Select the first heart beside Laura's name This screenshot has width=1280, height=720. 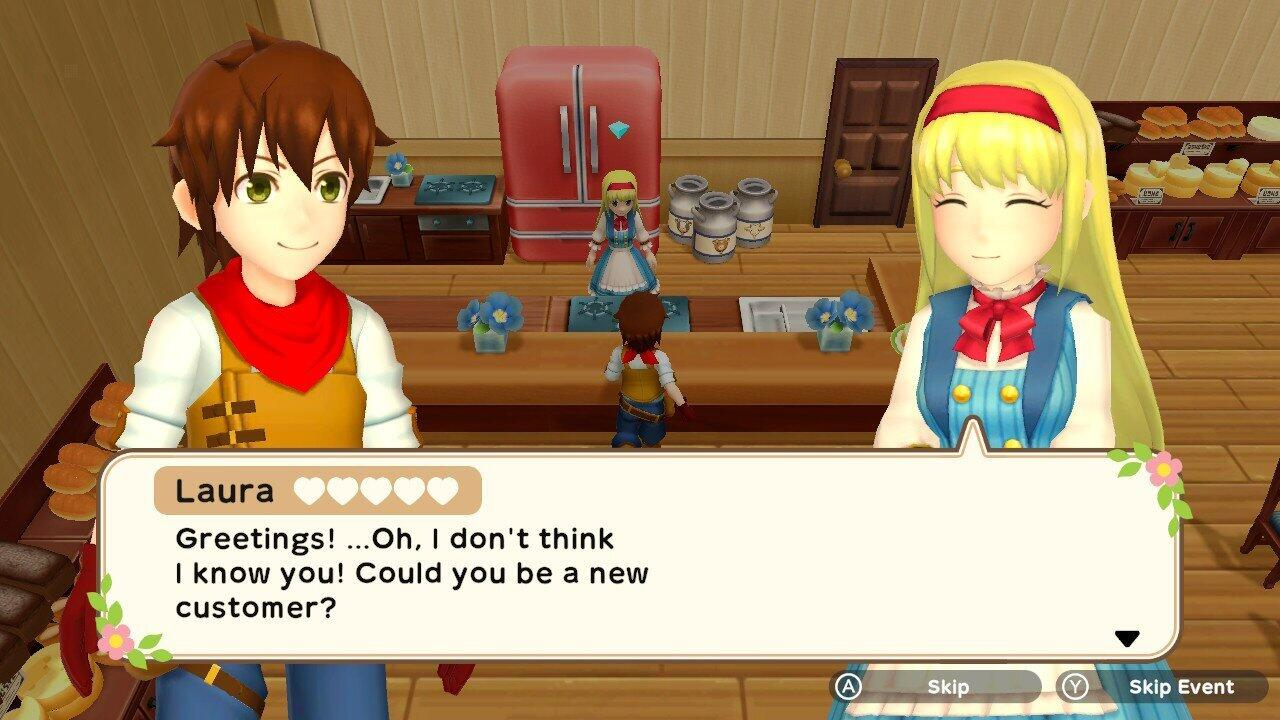tap(309, 490)
